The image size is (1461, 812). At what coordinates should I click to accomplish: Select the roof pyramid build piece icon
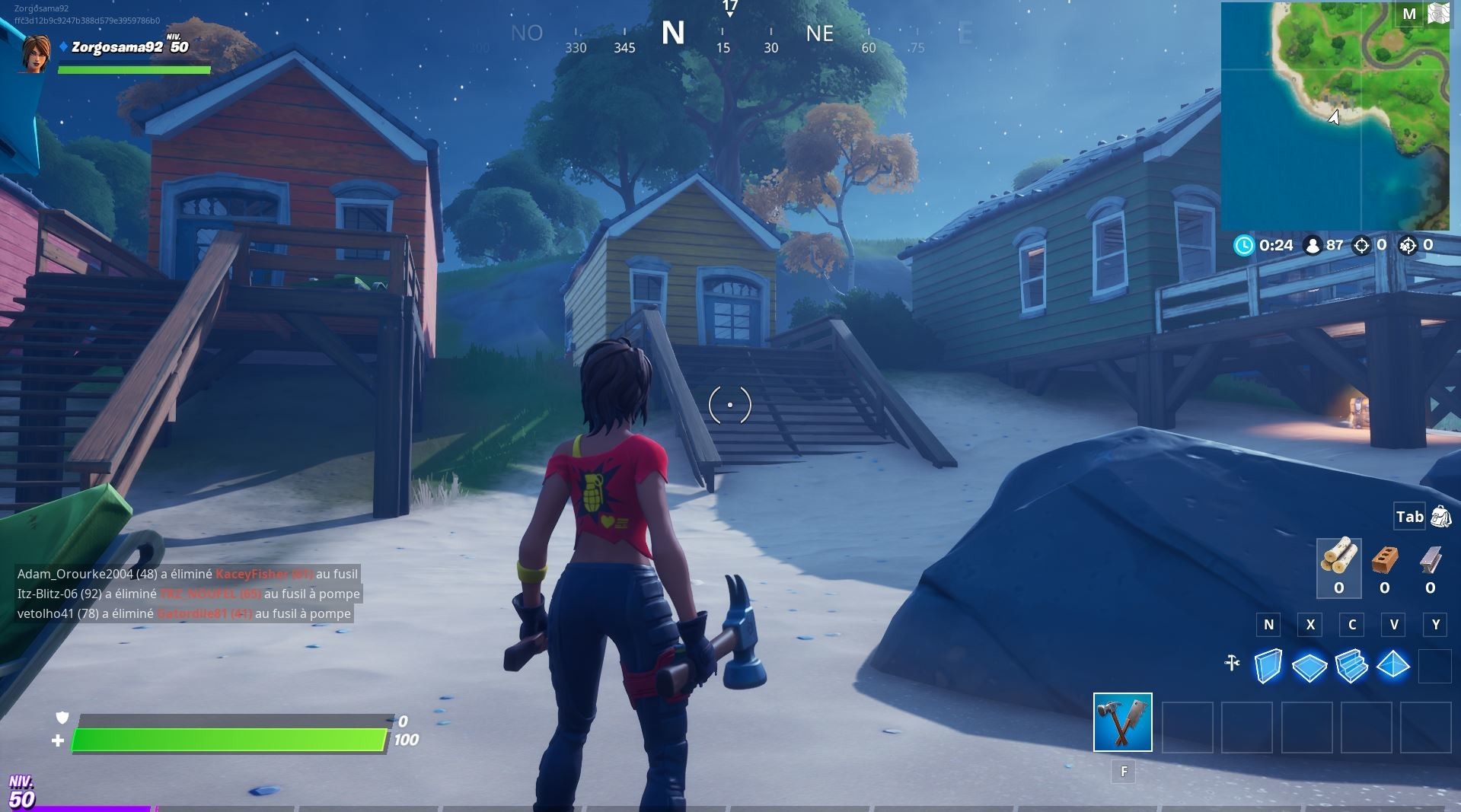click(1393, 664)
